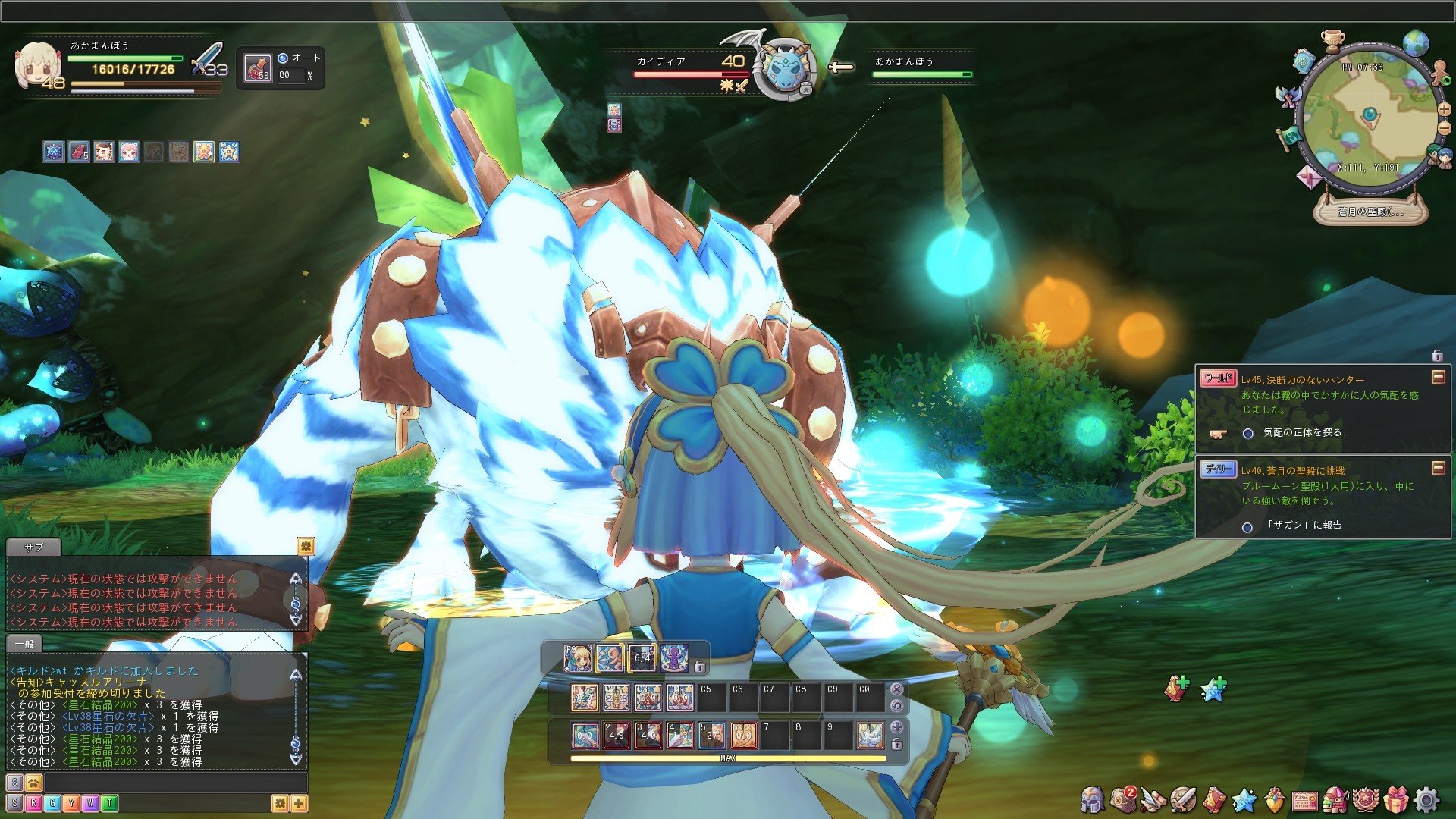Switch to the サブ chat tab

click(x=36, y=548)
